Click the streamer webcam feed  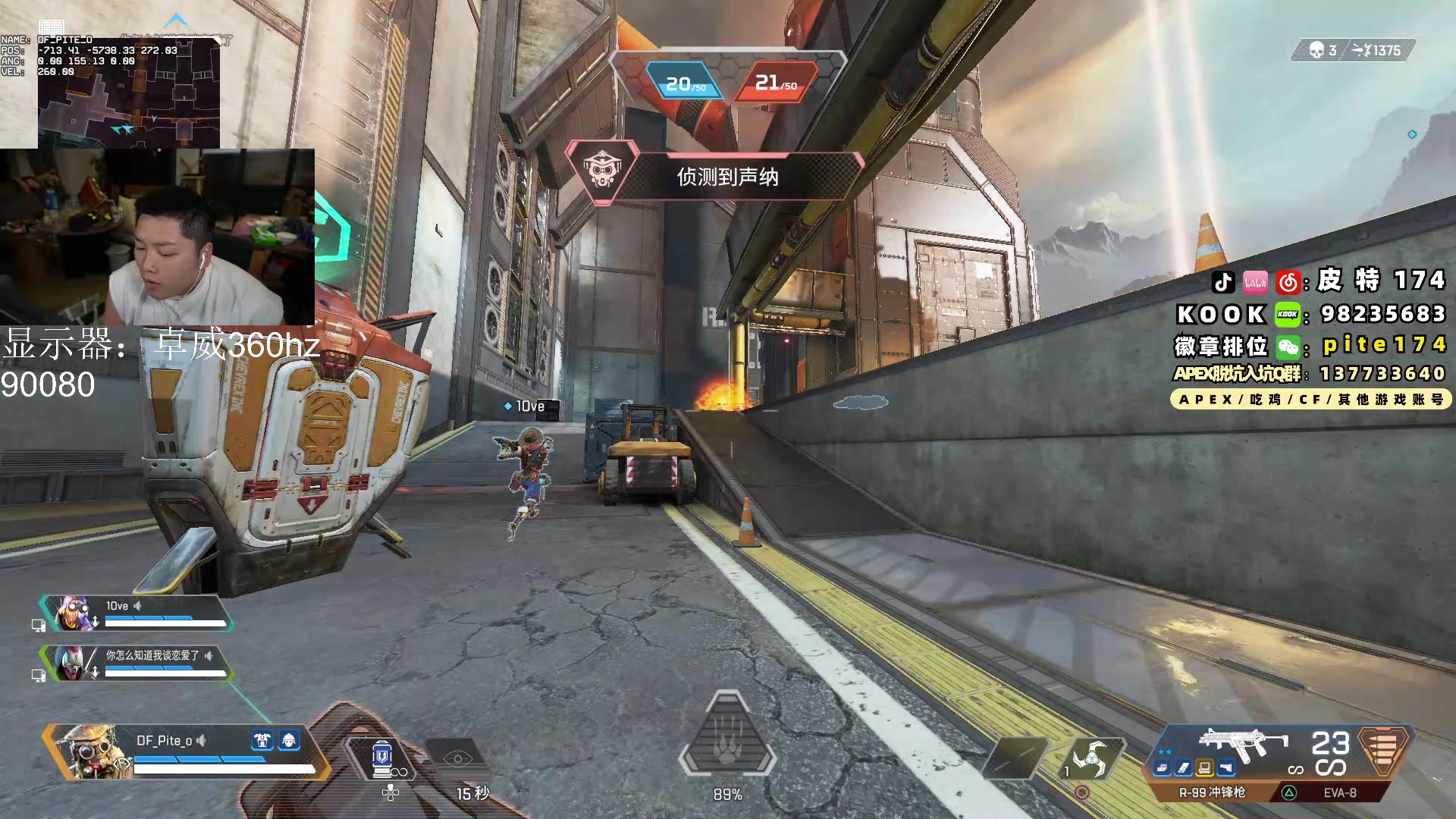(x=158, y=237)
